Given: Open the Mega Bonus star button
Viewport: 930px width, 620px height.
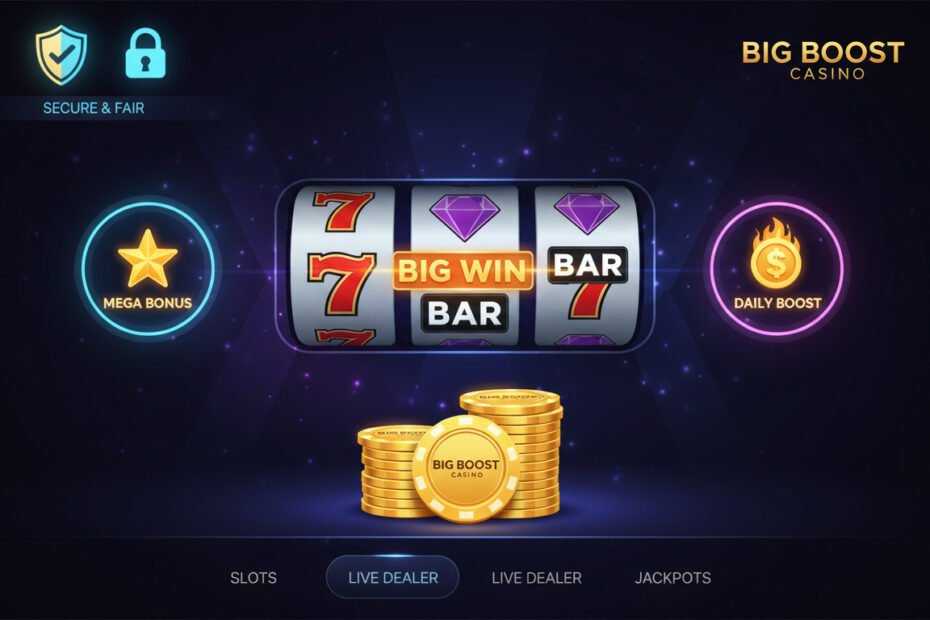Looking at the screenshot, I should click(x=147, y=266).
